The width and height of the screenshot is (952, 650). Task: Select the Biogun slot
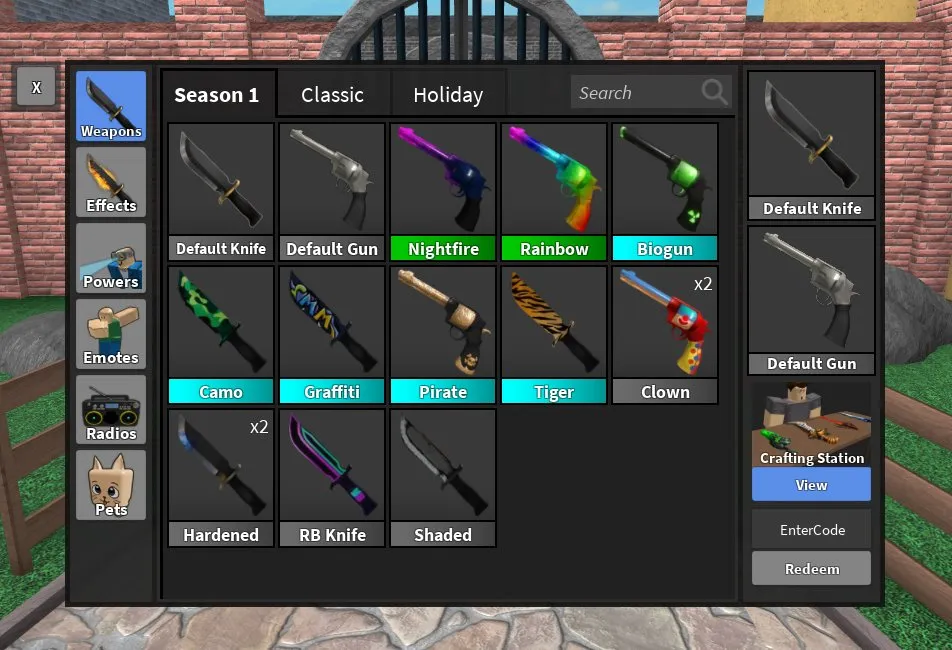point(665,192)
